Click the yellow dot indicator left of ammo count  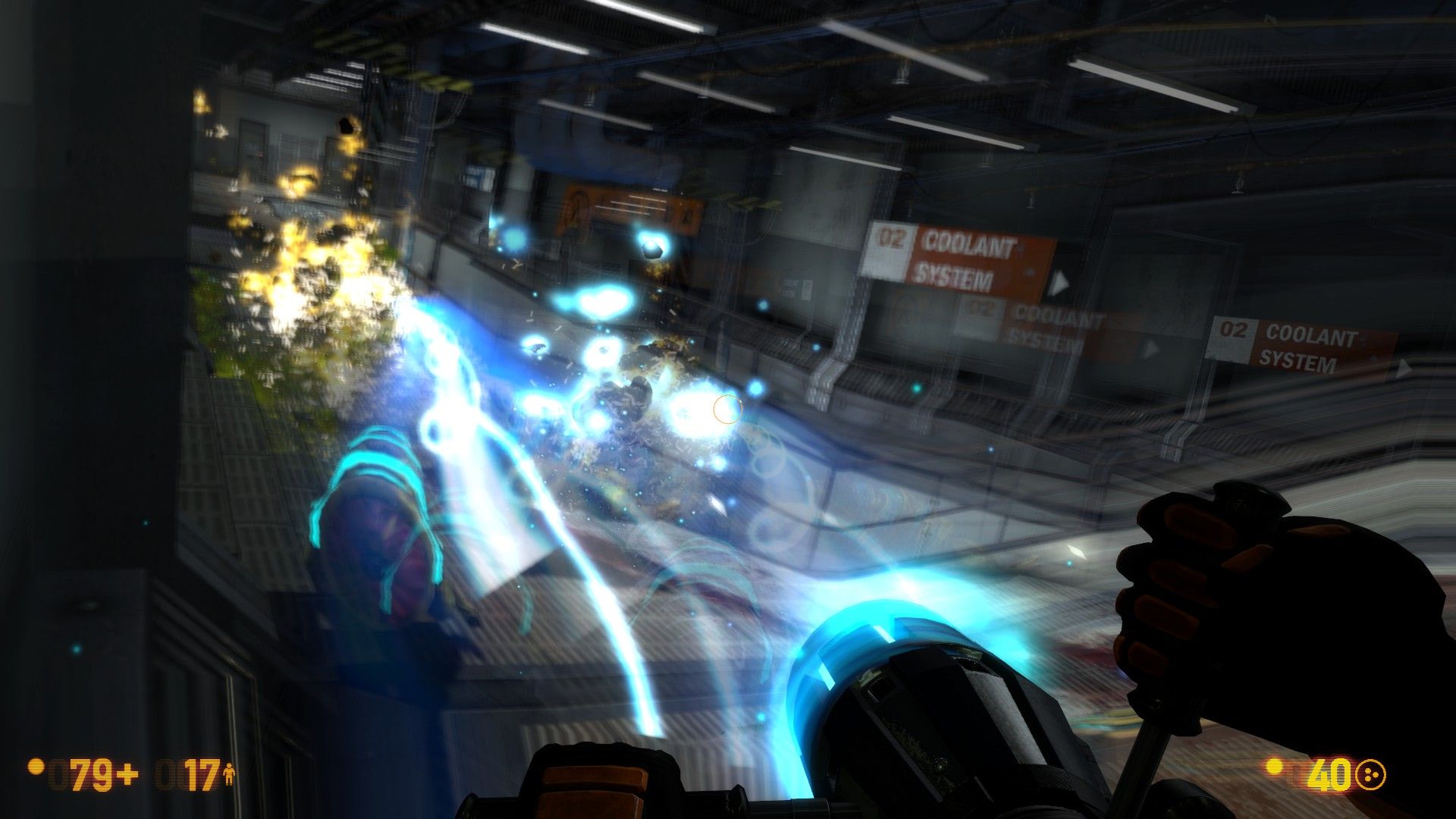(x=1272, y=766)
